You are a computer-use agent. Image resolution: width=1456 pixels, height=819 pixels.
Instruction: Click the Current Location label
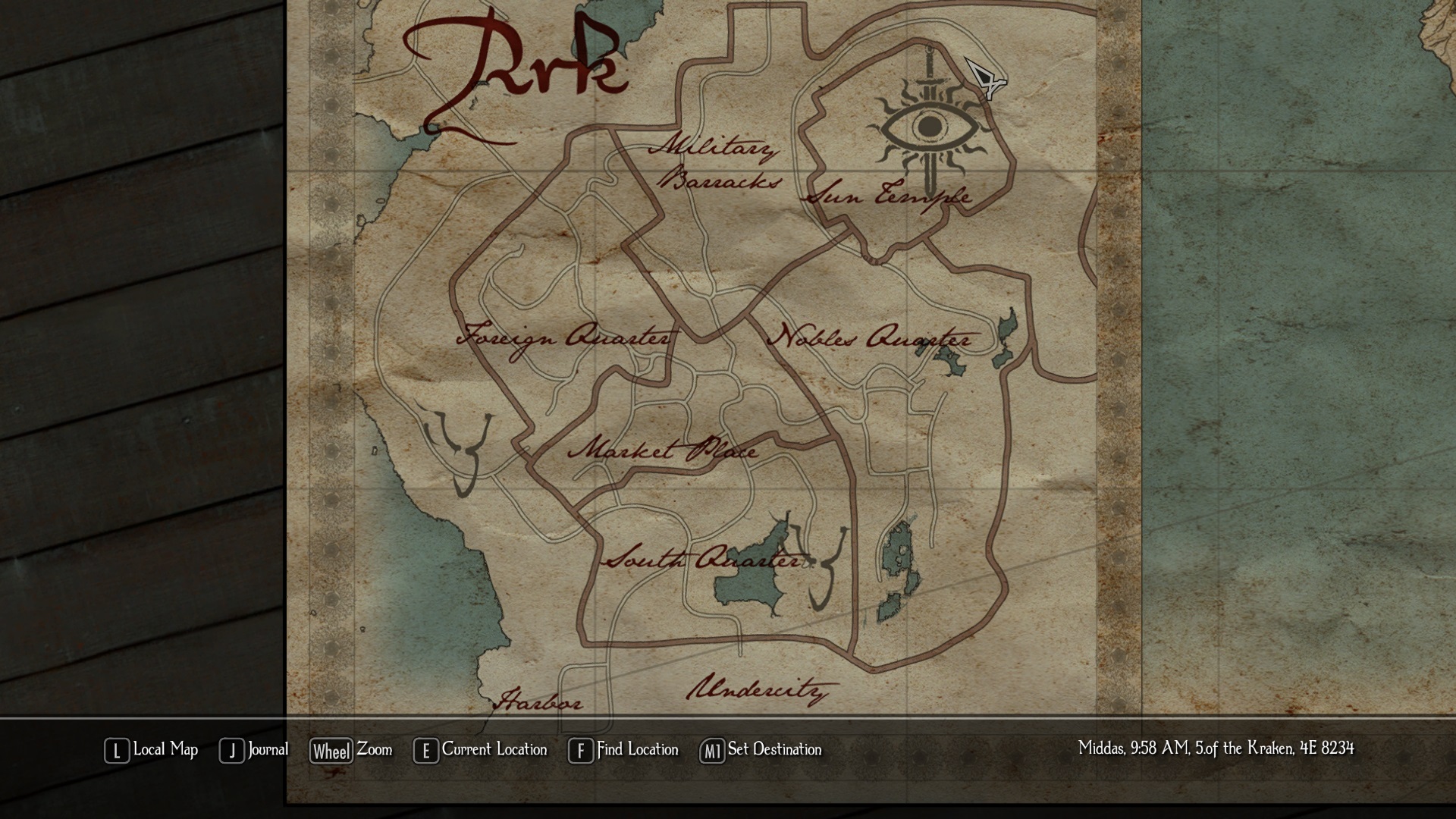point(494,750)
